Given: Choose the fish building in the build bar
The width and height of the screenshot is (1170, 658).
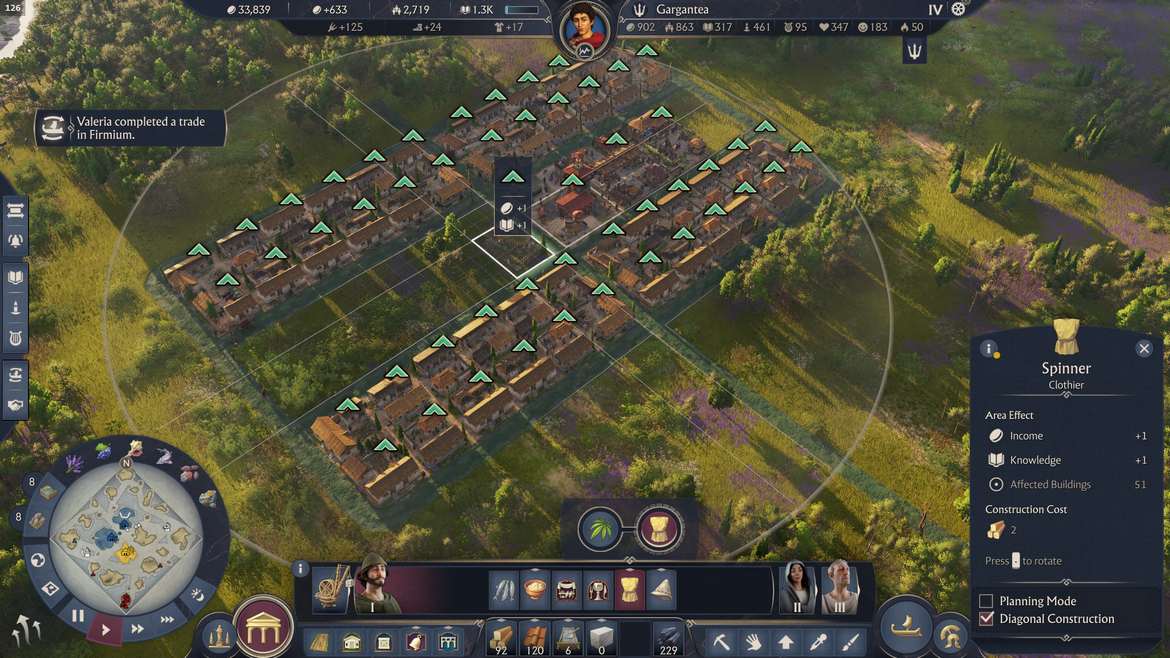Looking at the screenshot, I should tap(504, 590).
